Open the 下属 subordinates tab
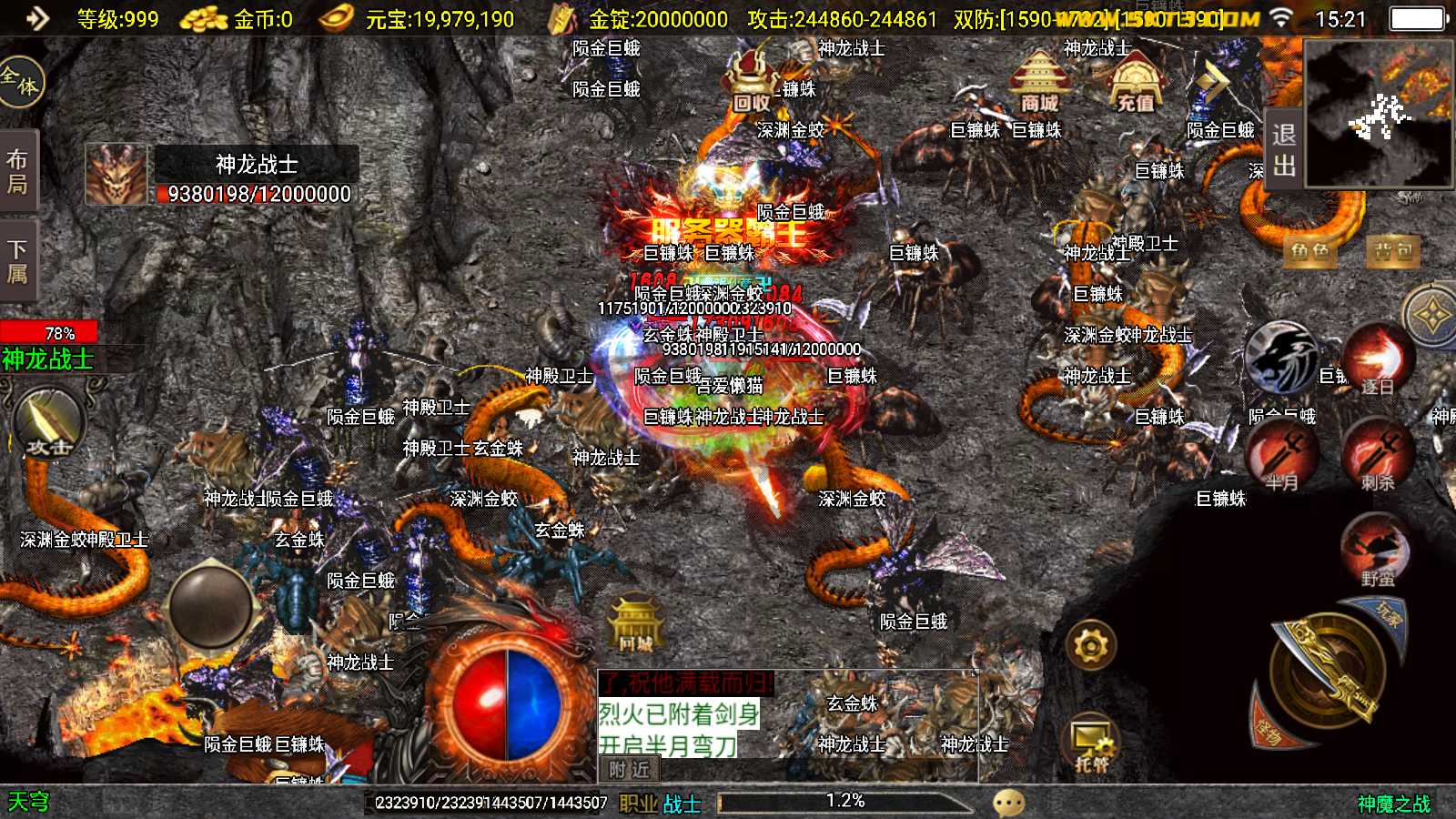 (17, 261)
